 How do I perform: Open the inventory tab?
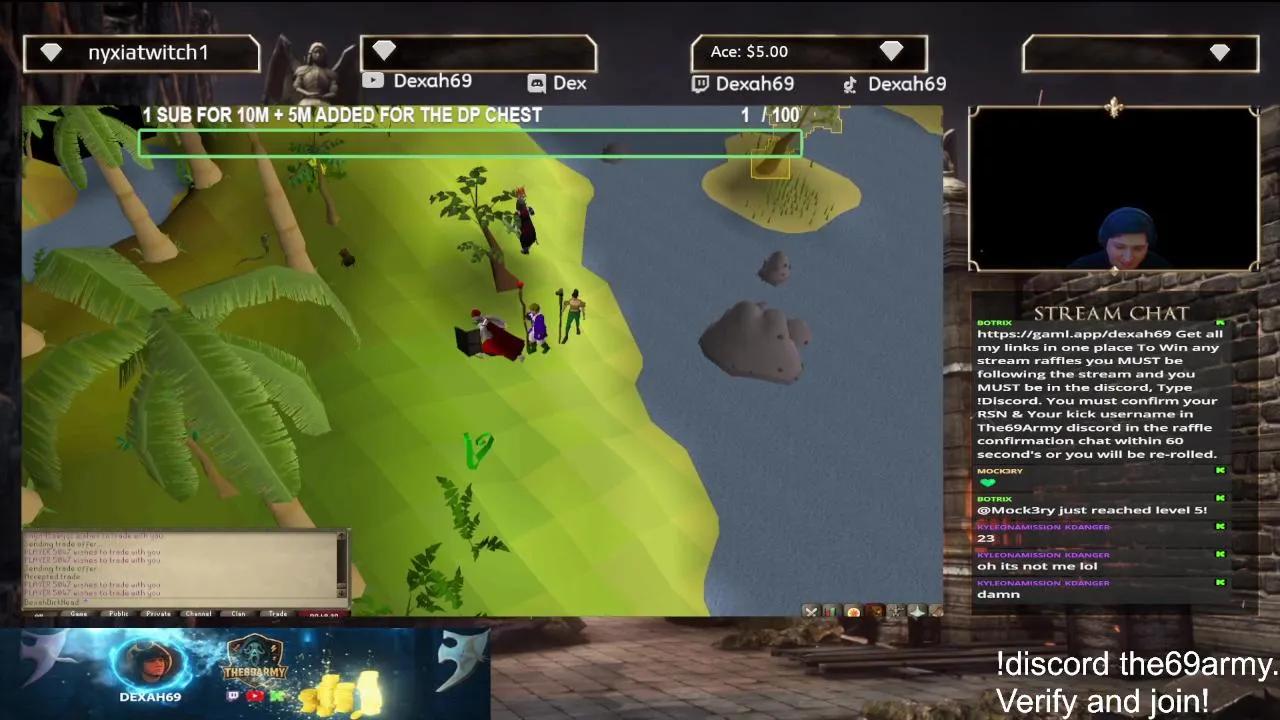[874, 610]
